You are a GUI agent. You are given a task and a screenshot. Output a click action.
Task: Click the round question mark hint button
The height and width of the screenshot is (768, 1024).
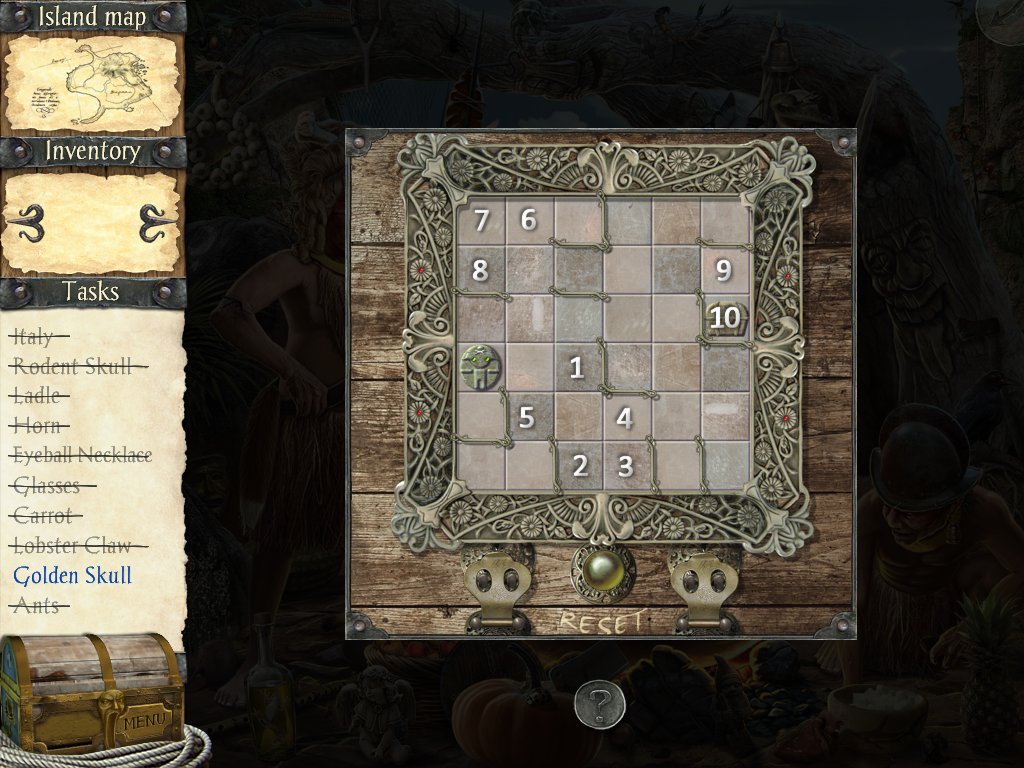click(x=600, y=707)
